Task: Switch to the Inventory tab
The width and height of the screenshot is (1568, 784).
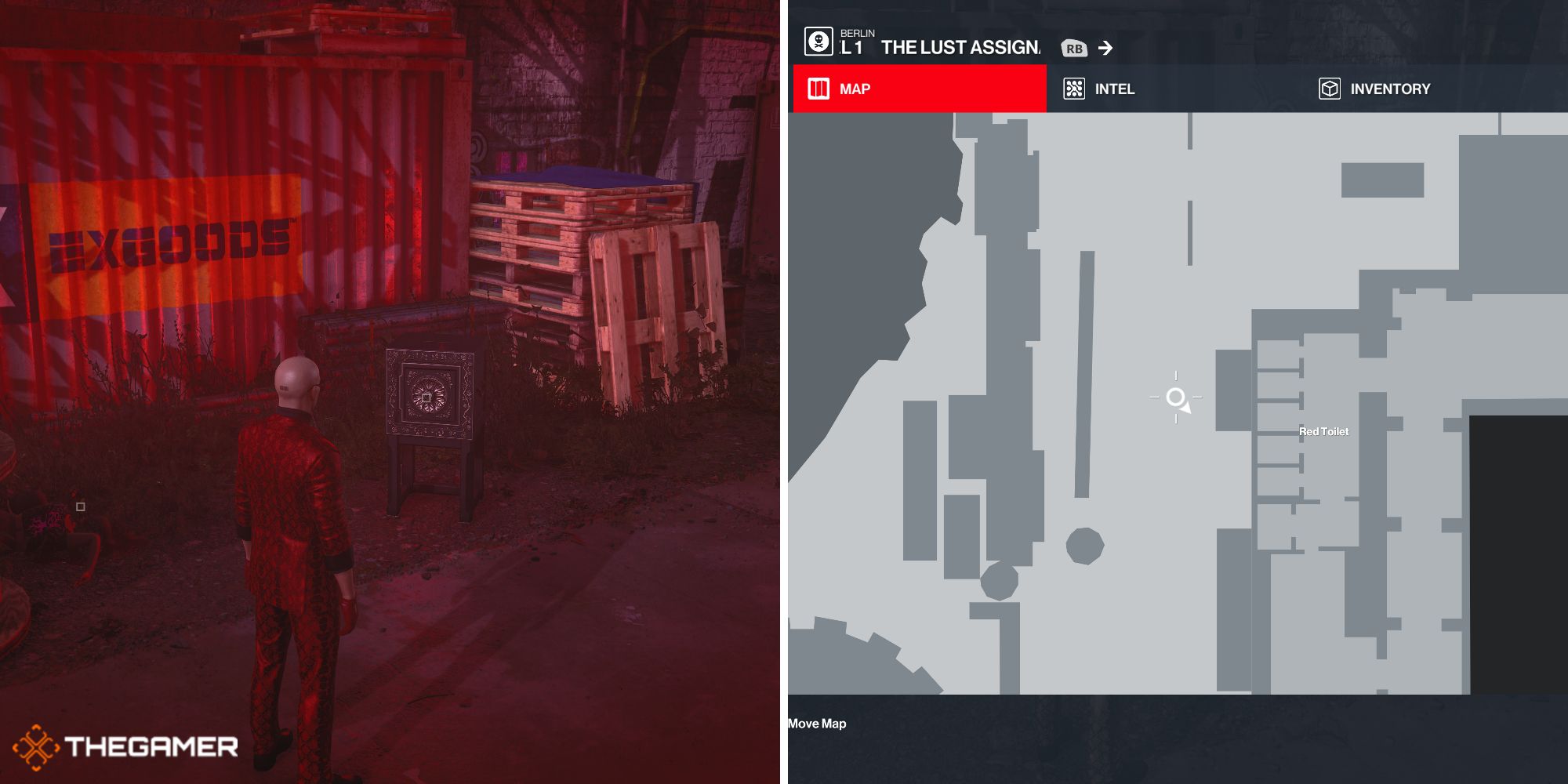Action: coord(1375,89)
